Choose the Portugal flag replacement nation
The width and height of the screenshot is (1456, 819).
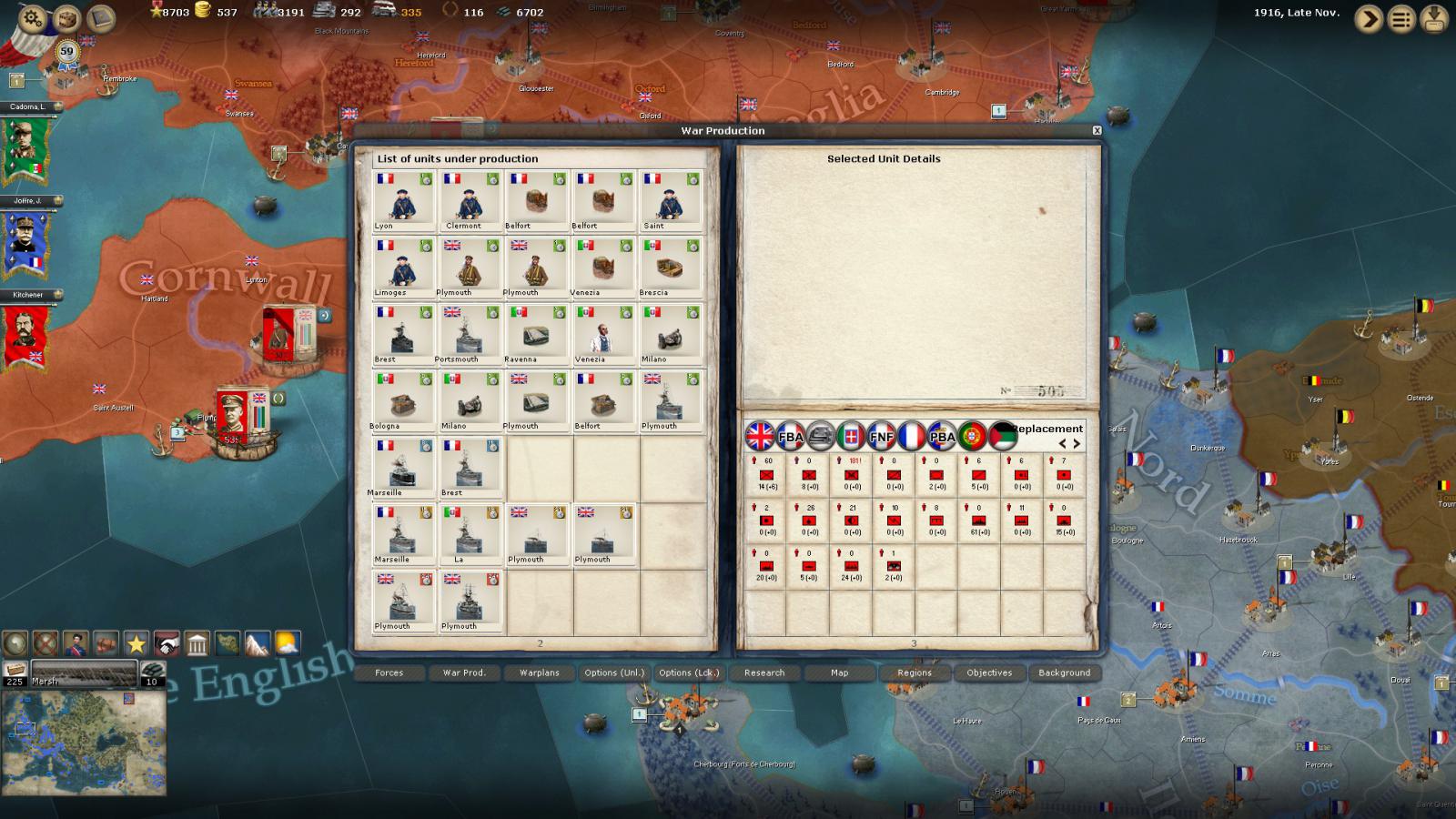(x=972, y=436)
